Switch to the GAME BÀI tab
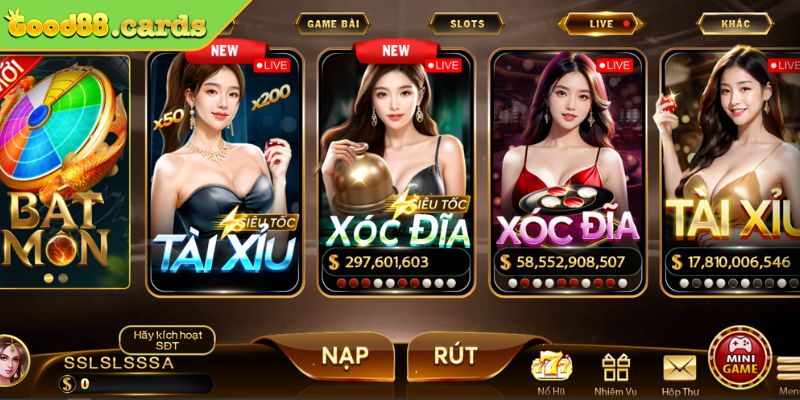The image size is (800, 400). click(336, 23)
